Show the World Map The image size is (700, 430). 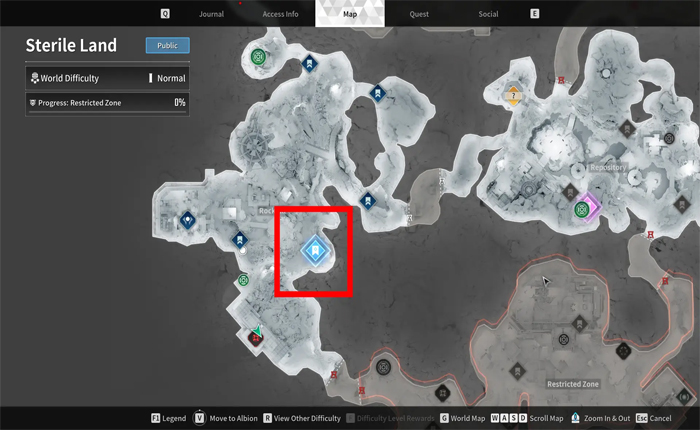(x=465, y=417)
